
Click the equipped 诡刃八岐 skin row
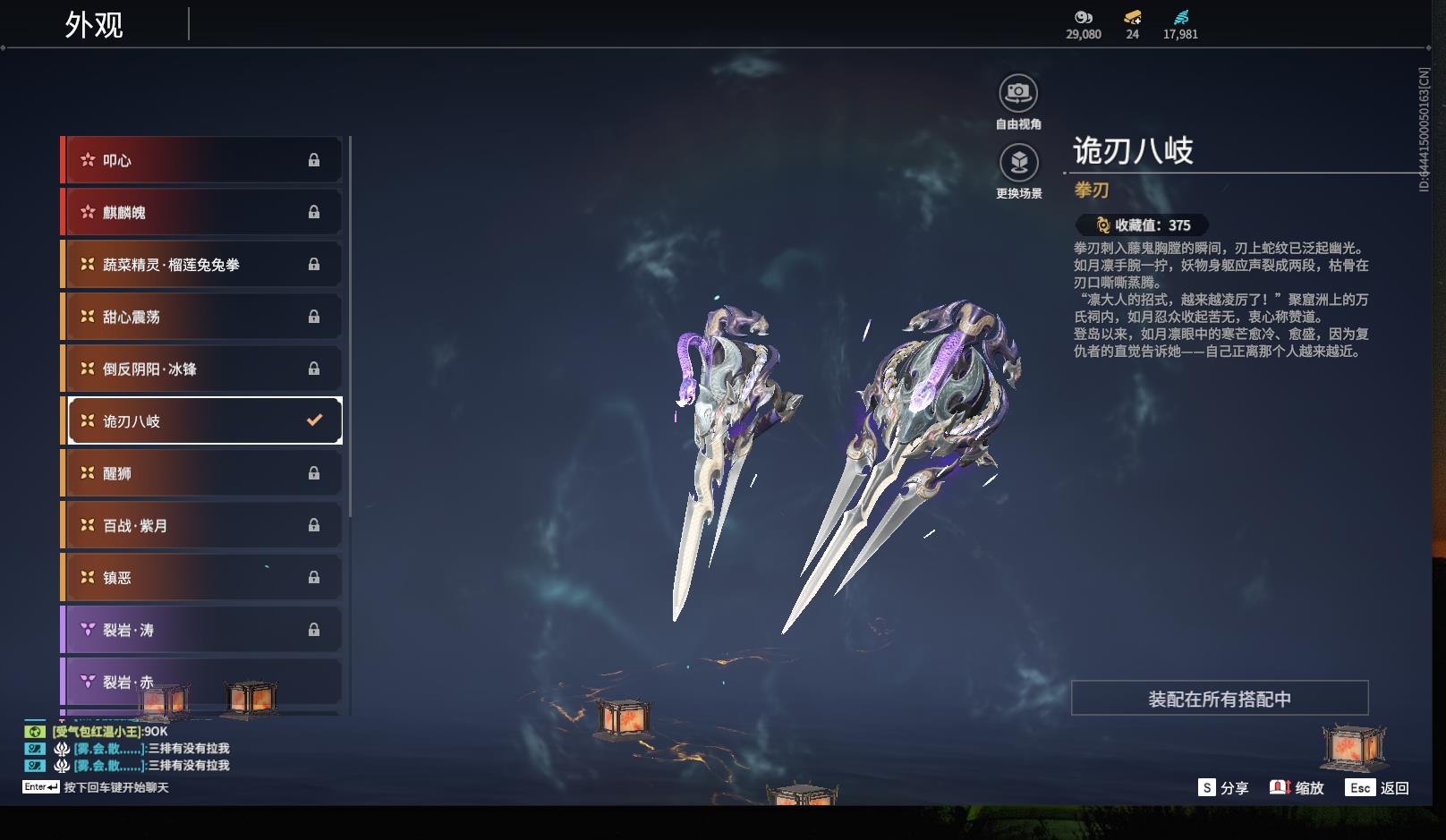(x=205, y=420)
